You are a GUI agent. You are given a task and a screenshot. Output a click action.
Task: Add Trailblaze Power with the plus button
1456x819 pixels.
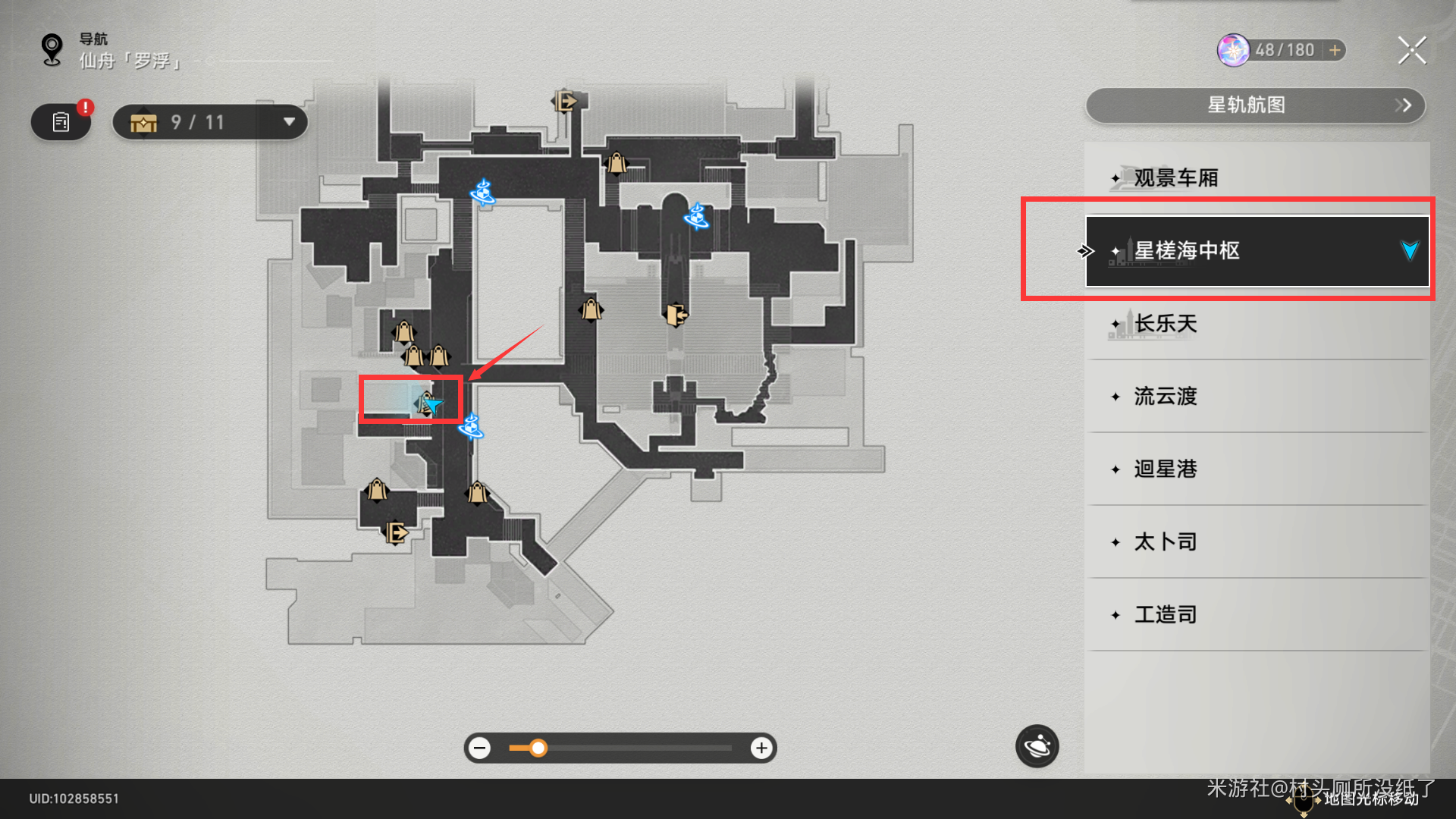[x=1335, y=50]
